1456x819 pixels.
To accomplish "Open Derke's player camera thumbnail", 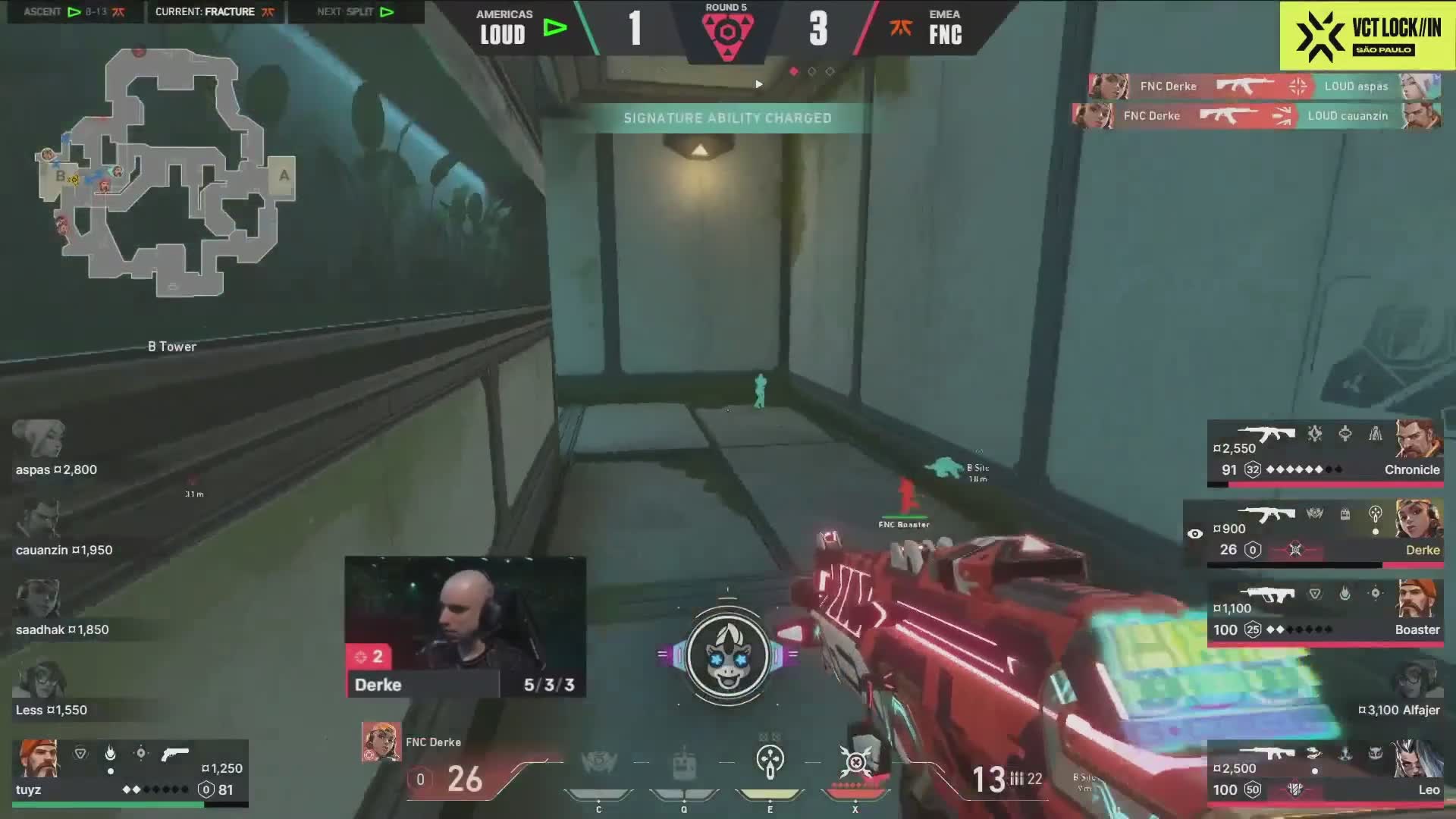I will pyautogui.click(x=465, y=614).
